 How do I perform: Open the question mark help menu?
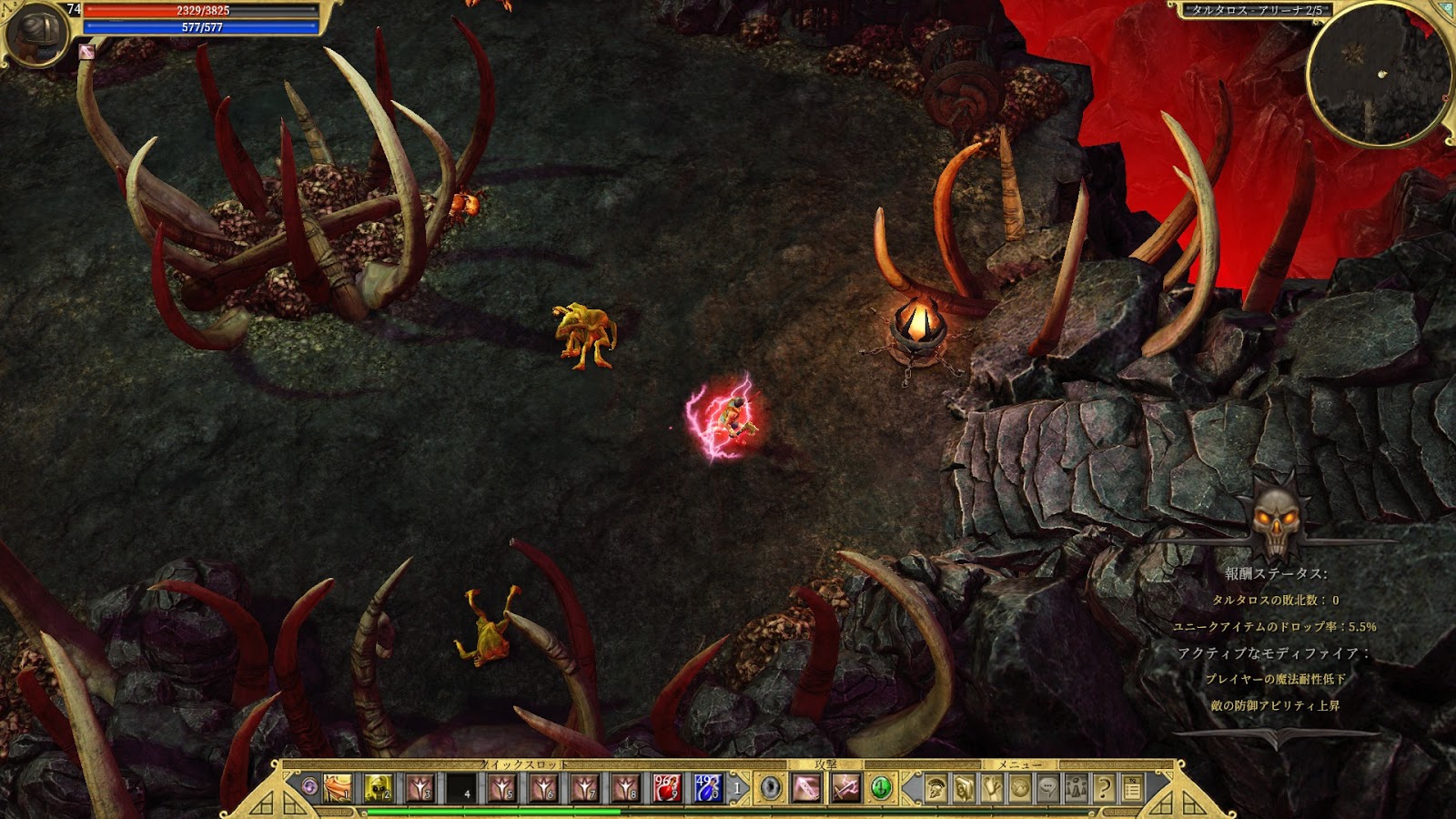tap(1105, 788)
